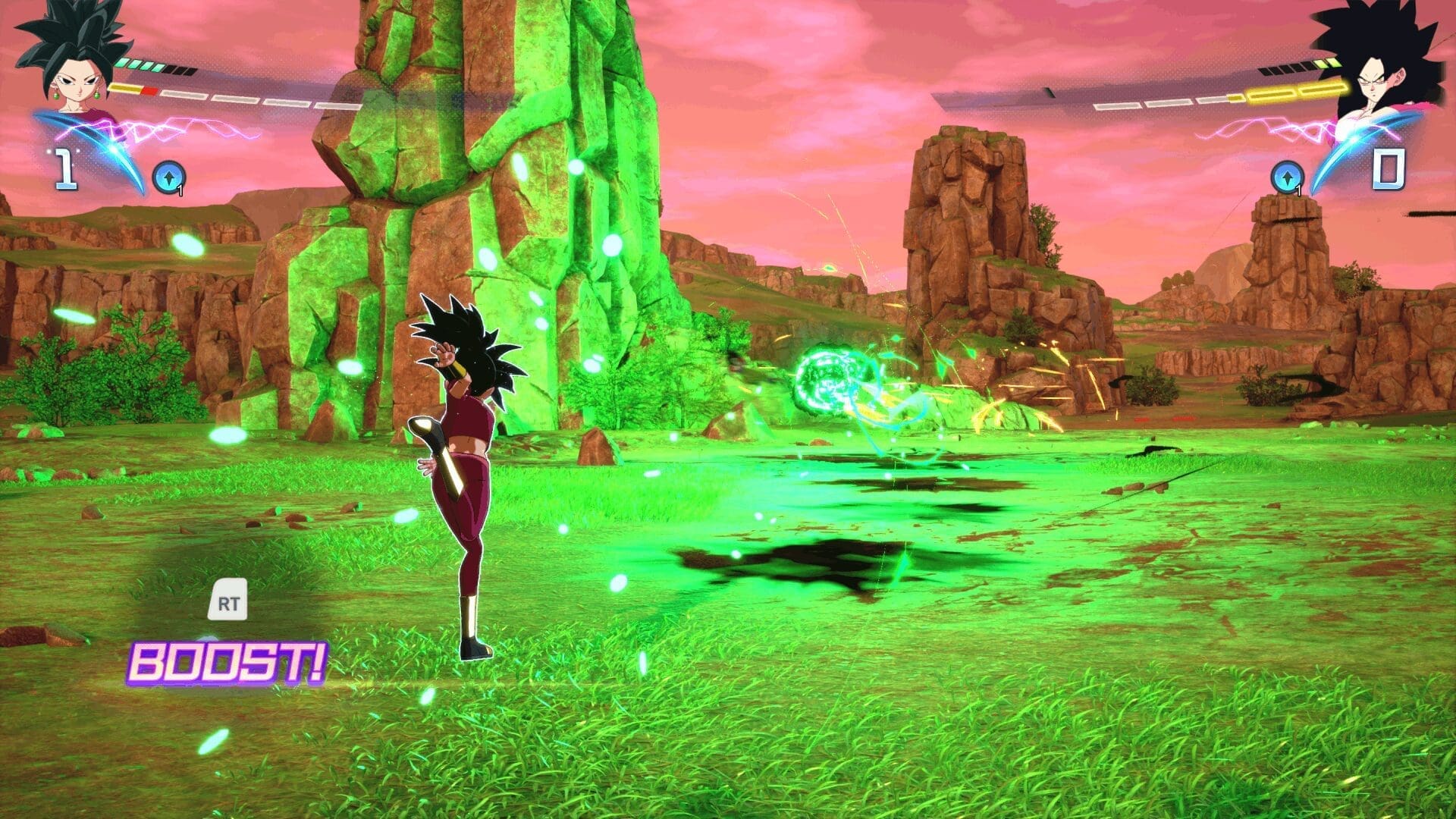Select the blue skill stock icon under Kefla
The width and height of the screenshot is (1456, 819).
[165, 177]
